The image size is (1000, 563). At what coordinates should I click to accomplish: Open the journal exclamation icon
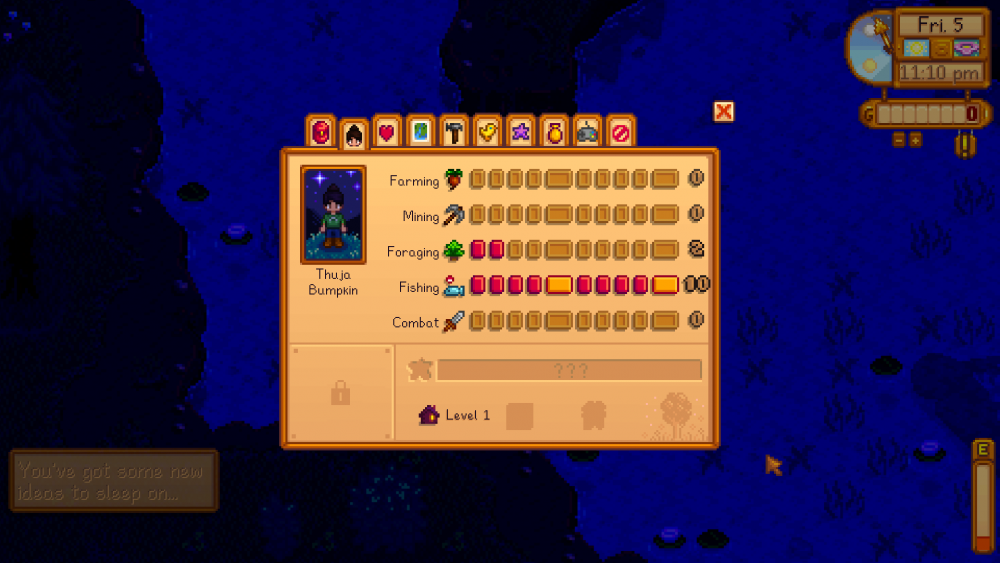click(x=966, y=145)
